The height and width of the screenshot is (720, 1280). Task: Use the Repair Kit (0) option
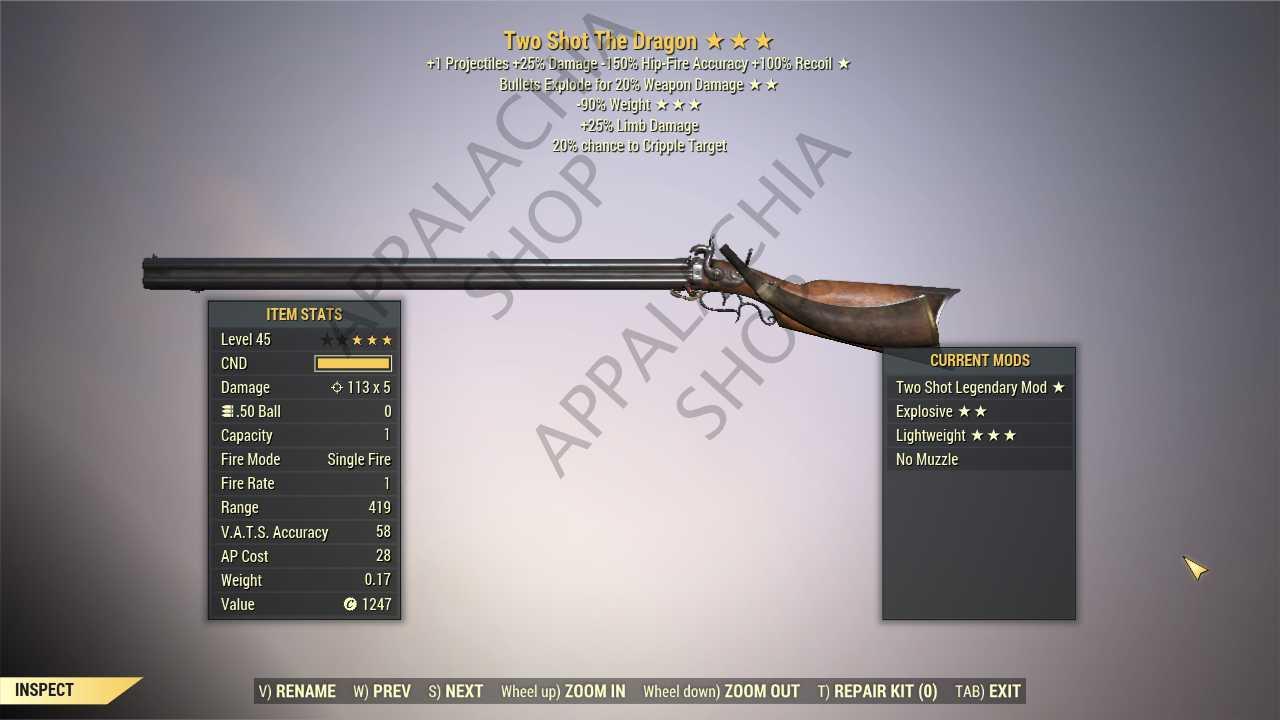(877, 691)
